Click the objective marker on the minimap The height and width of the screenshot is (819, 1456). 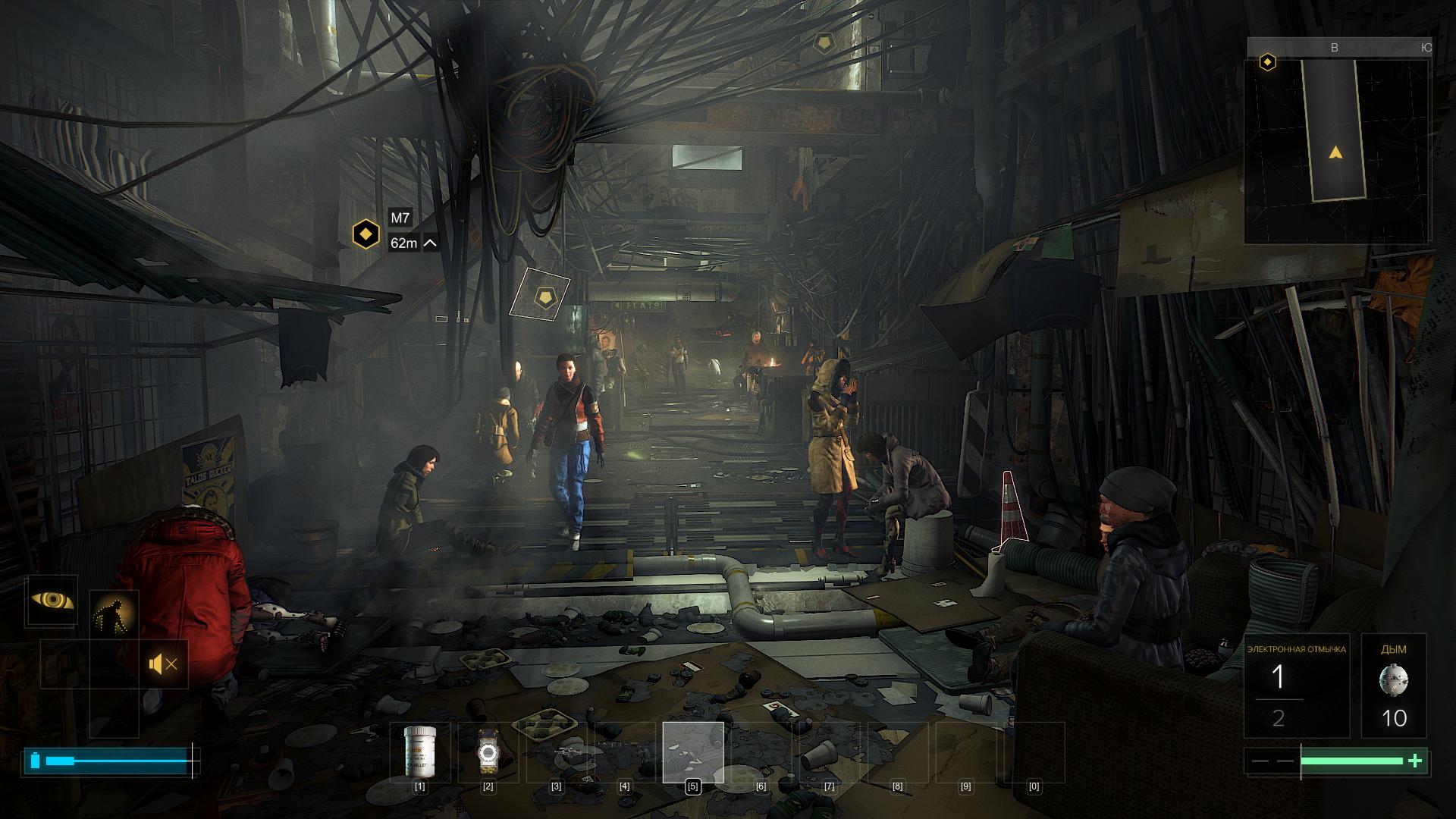pos(1267,62)
